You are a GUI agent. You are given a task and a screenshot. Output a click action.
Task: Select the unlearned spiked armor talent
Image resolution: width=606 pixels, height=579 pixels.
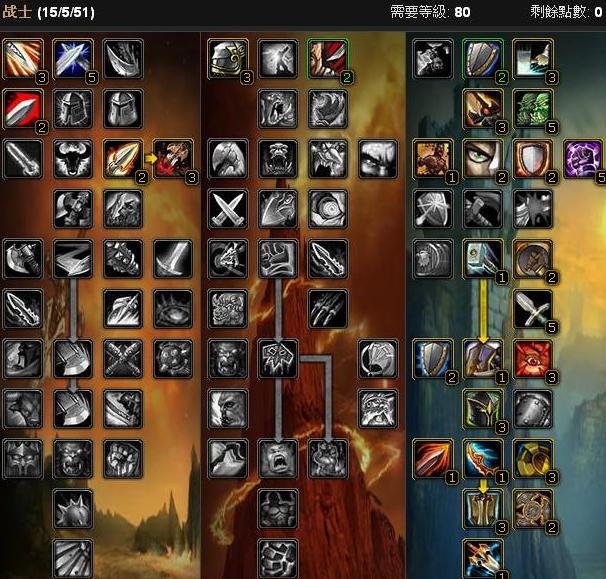point(72,507)
